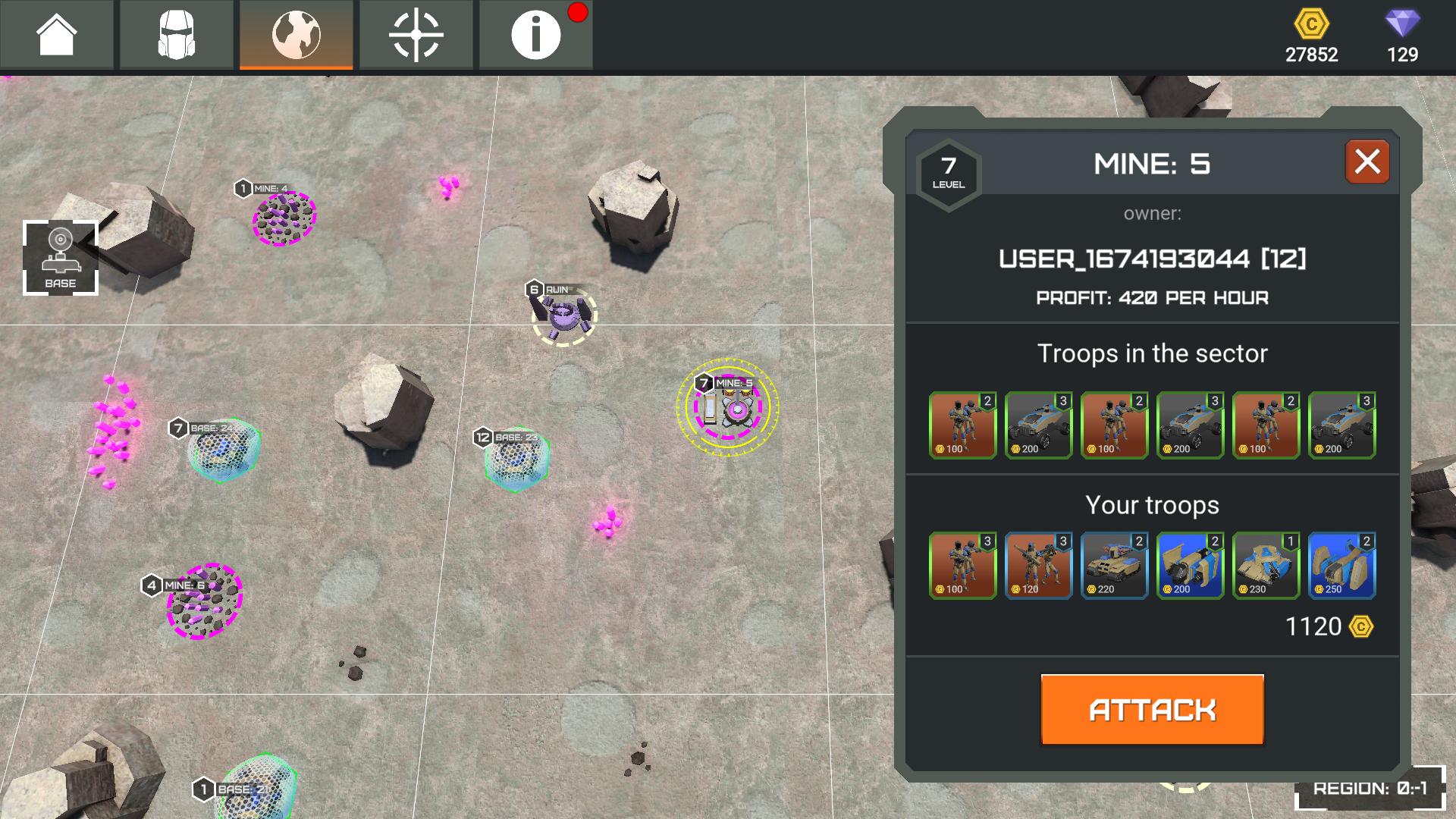Open the info tab with red notification

(535, 35)
